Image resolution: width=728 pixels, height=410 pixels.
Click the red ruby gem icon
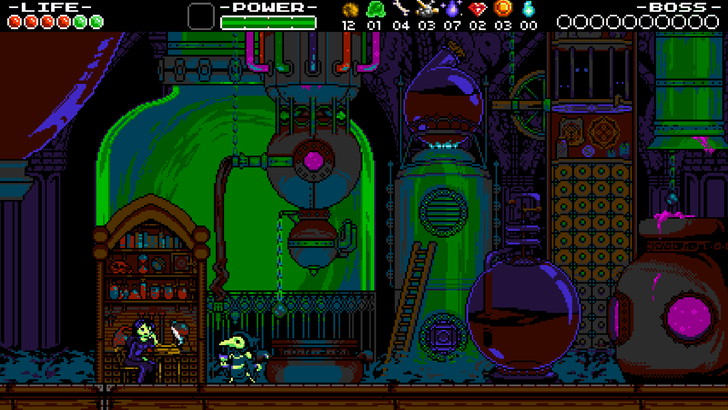click(477, 9)
